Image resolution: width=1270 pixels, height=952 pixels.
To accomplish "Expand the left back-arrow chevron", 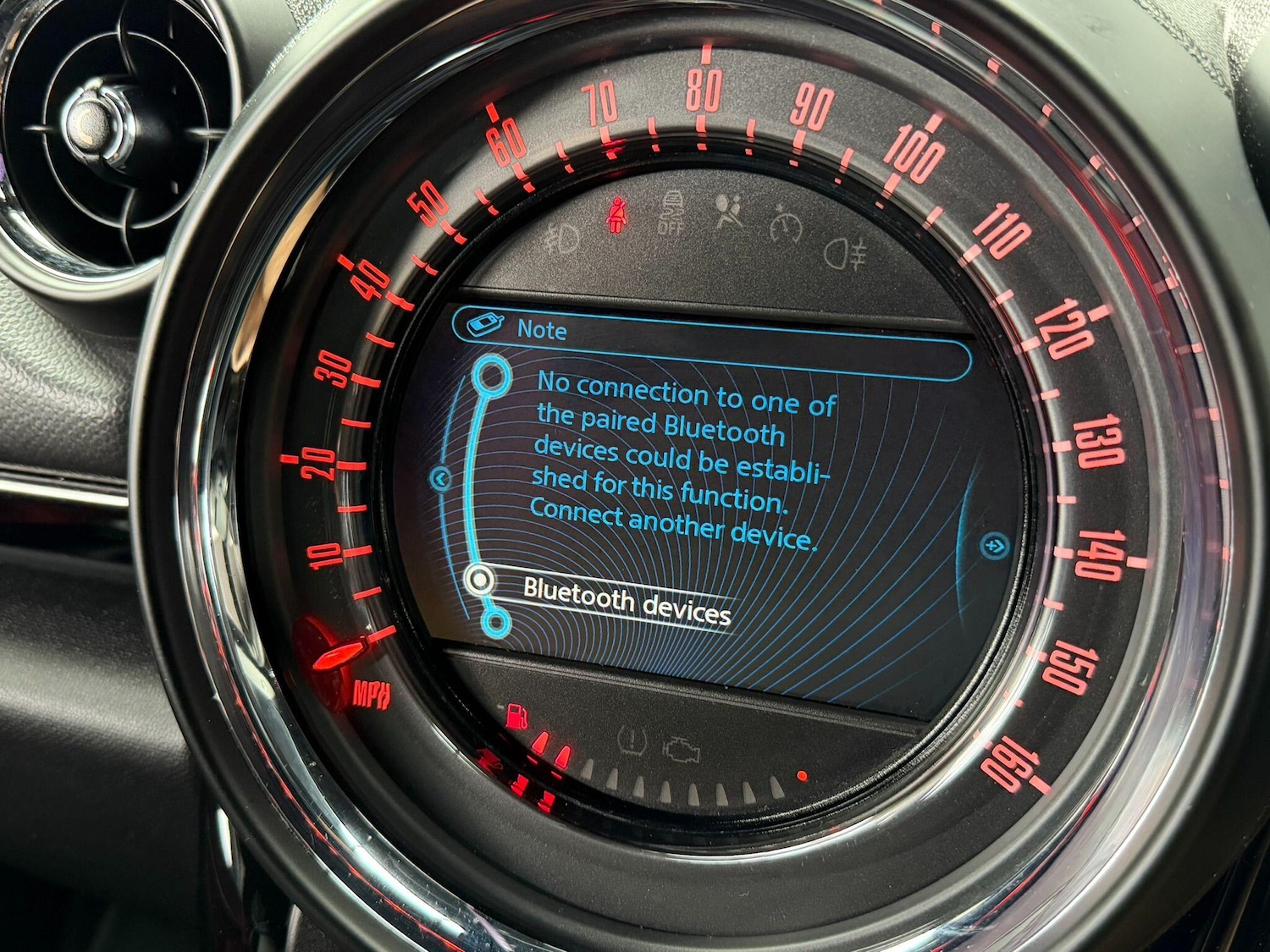I will (x=441, y=479).
